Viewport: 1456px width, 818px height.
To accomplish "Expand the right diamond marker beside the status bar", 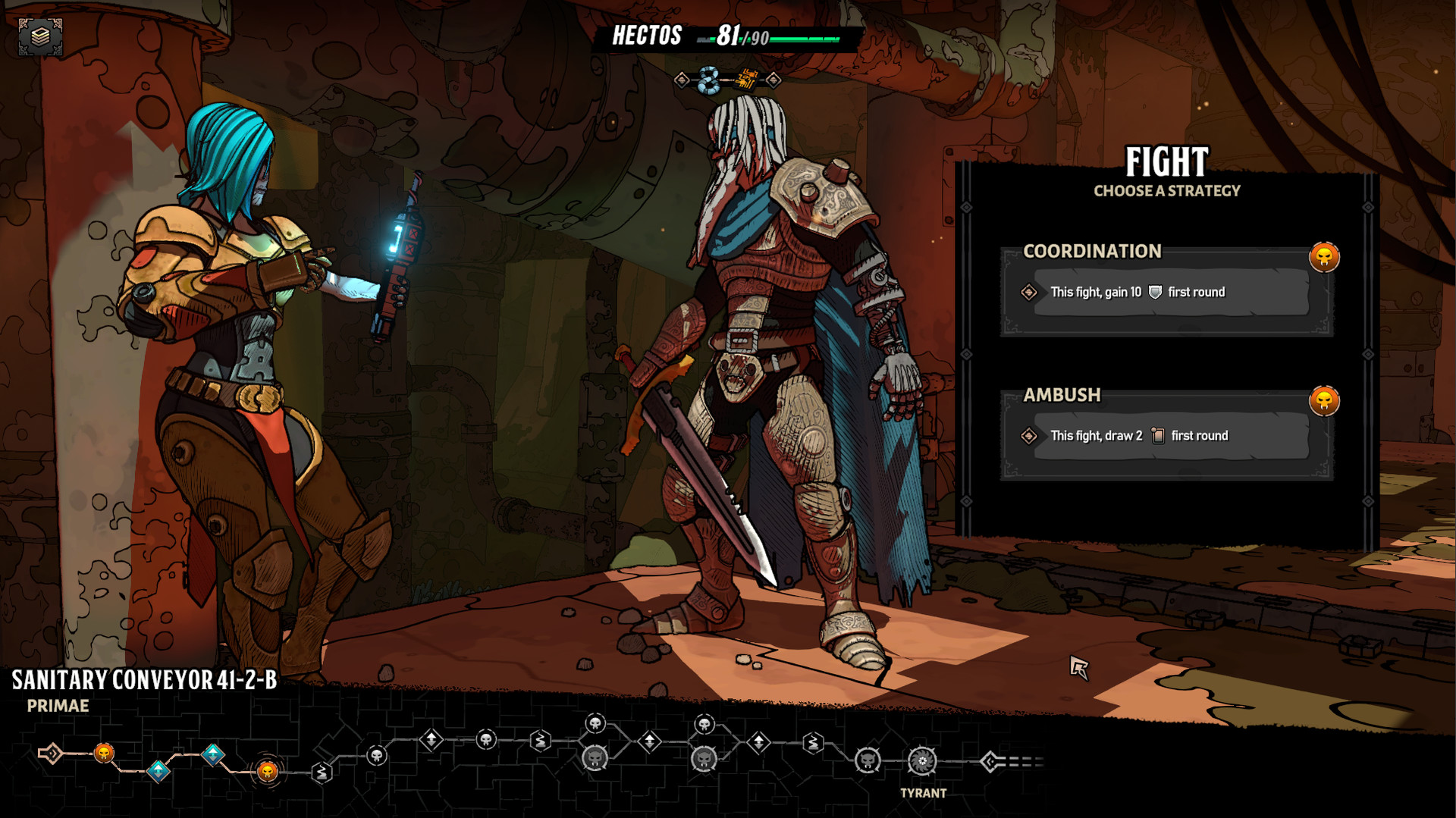I will coord(773,79).
